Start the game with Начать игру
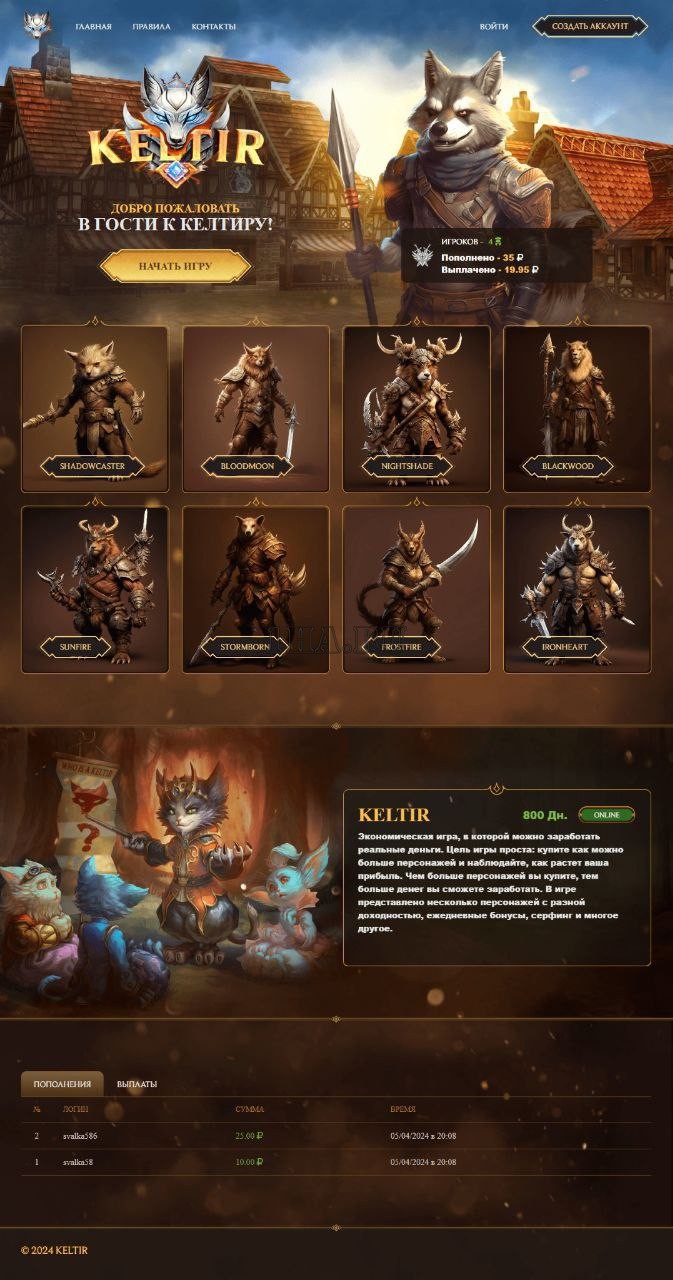 click(174, 266)
